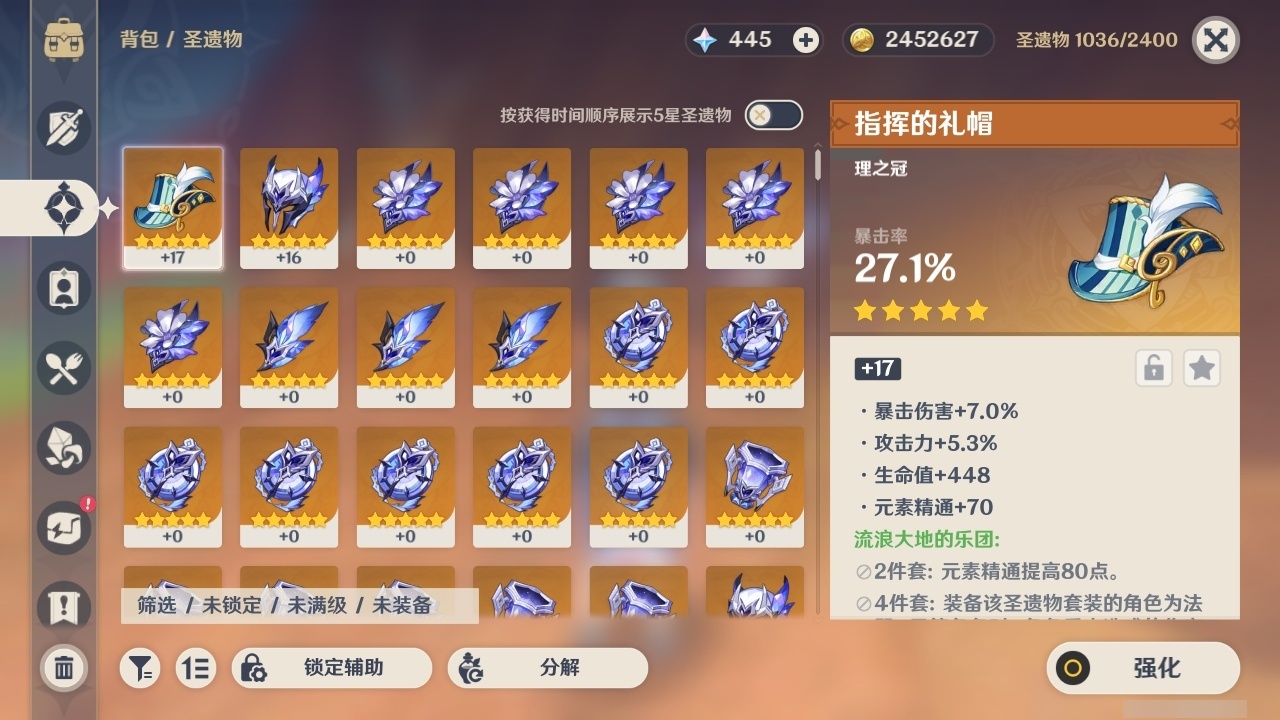Open the character profile category icon
Image resolution: width=1280 pixels, height=720 pixels.
62,287
